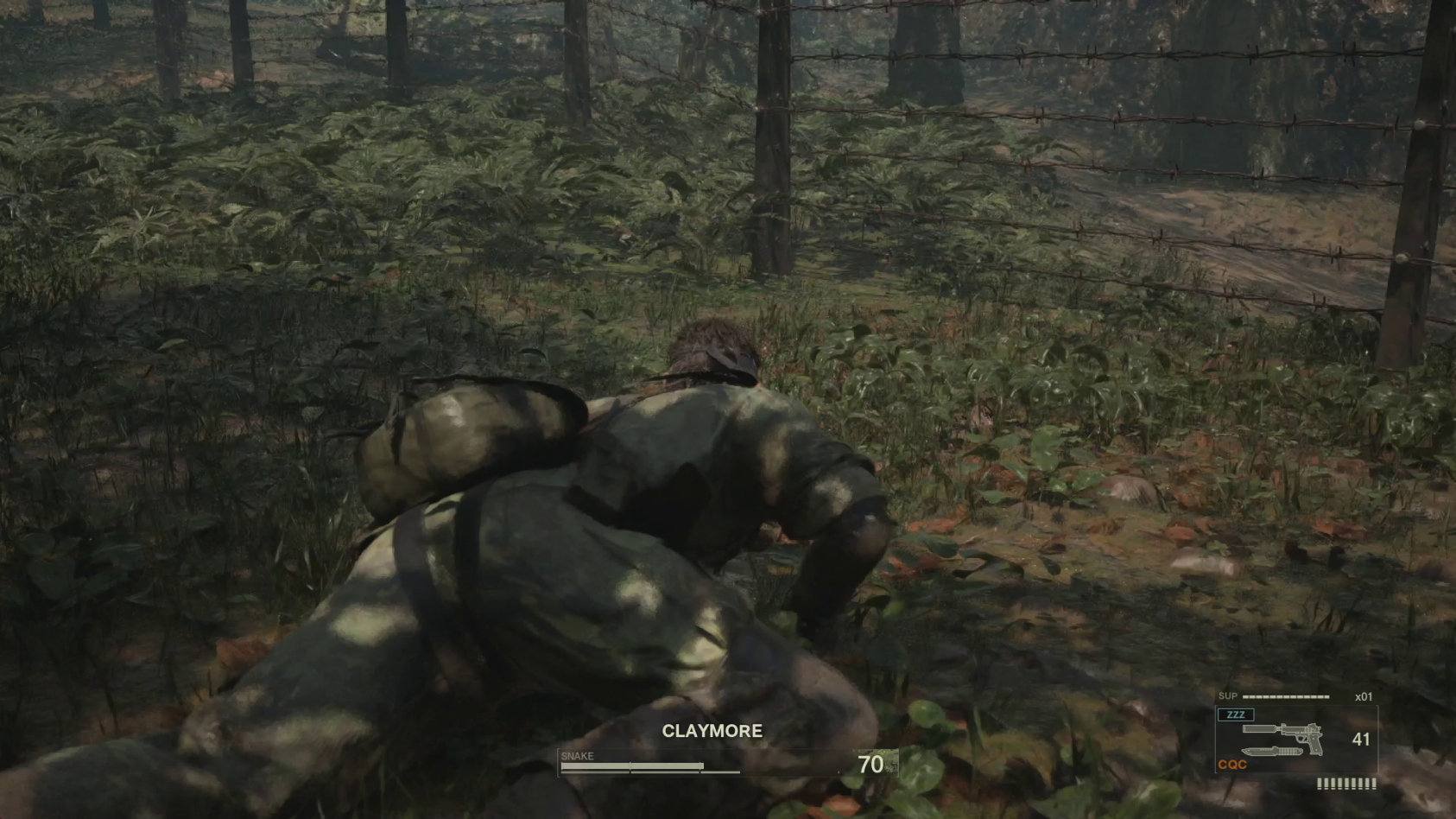Viewport: 1456px width, 819px height.
Task: Click the suppressor attached to the pistol icon
Action: coord(1259,729)
